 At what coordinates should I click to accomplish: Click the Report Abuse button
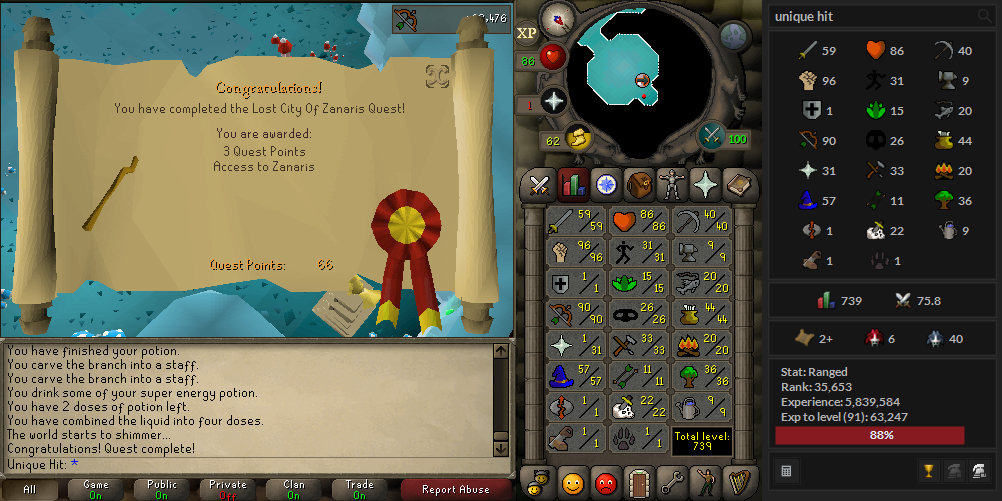pos(457,489)
